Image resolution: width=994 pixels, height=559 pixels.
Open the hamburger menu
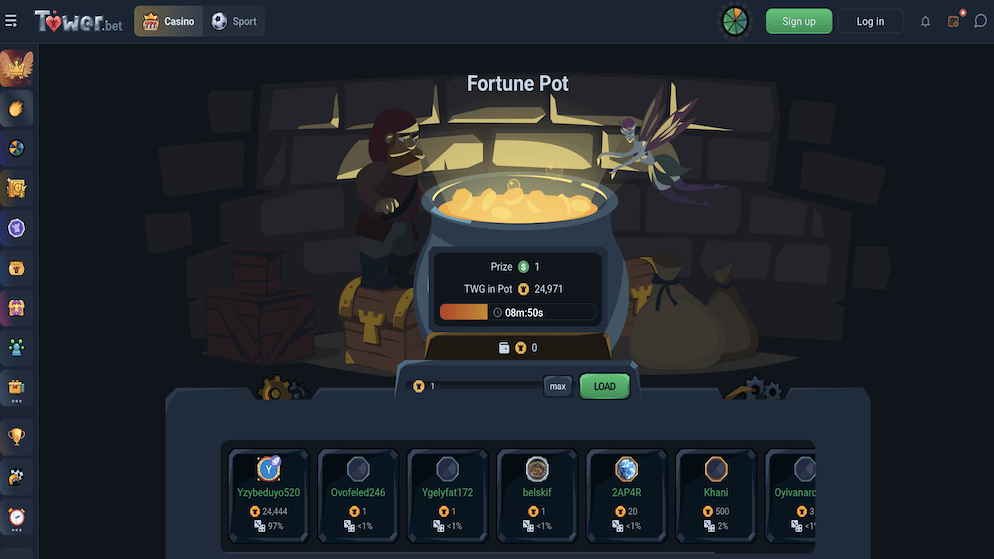11,21
